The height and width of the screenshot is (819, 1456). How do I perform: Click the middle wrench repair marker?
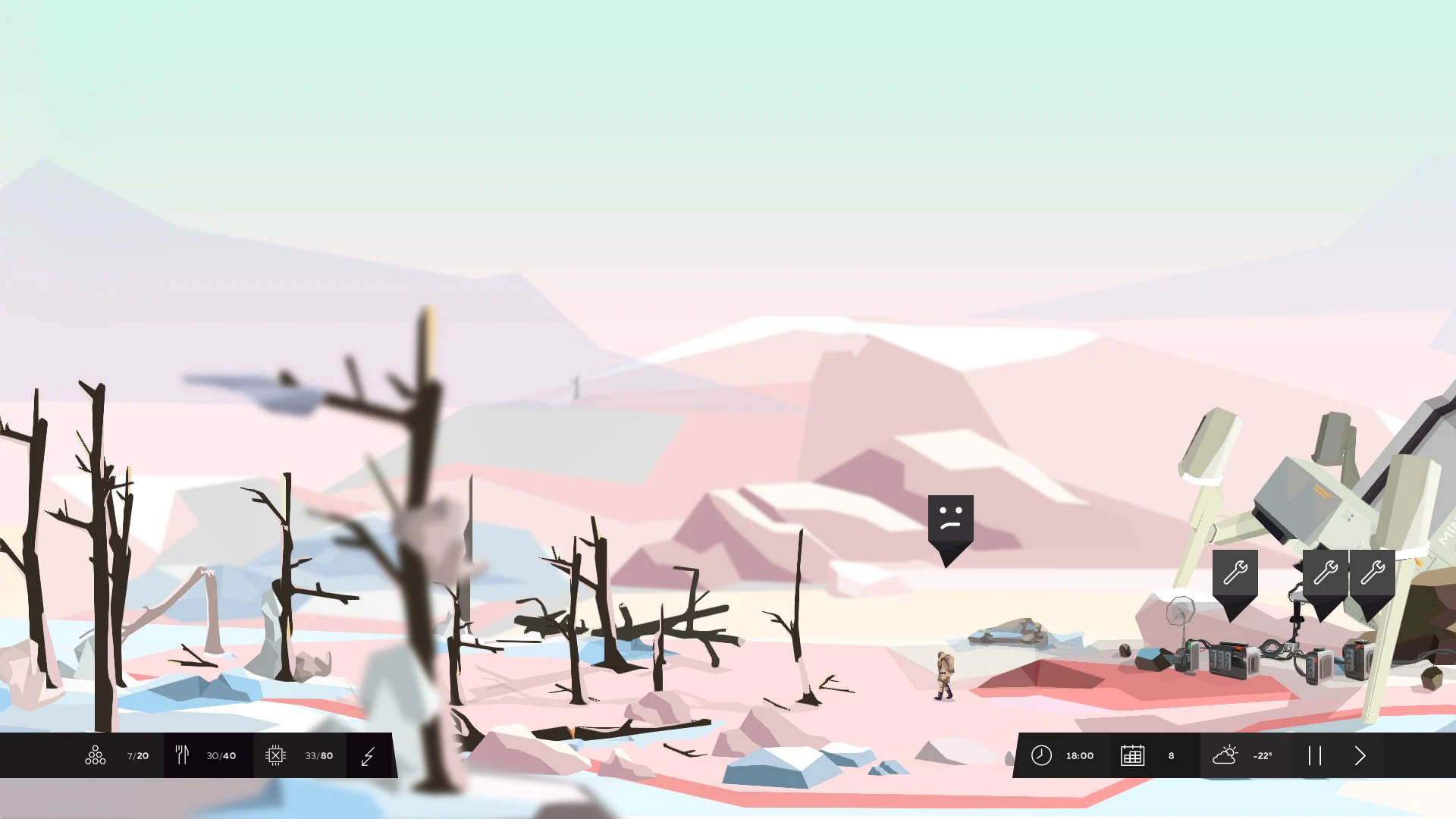[1323, 573]
